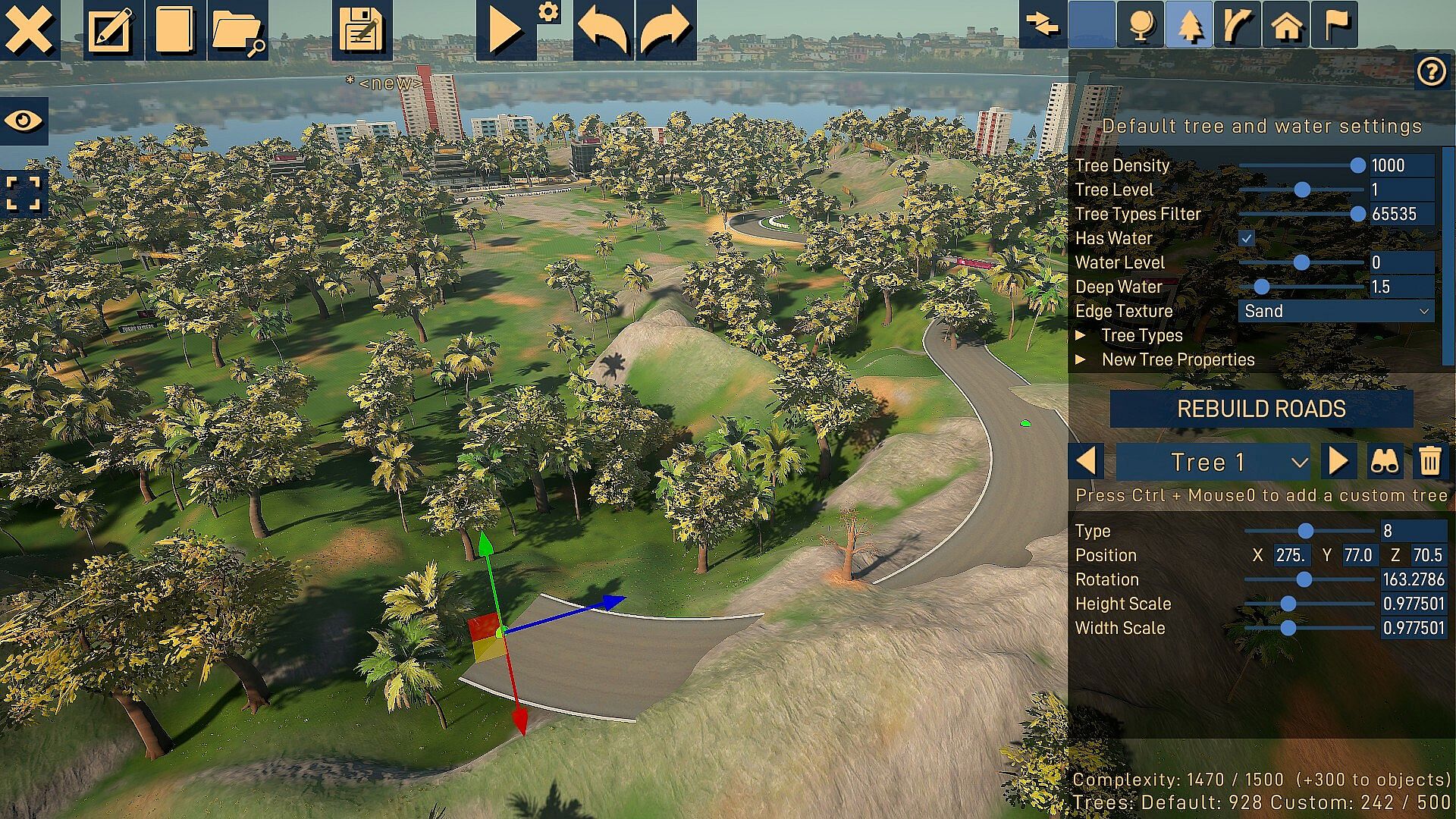The image size is (1456, 819).
Task: Switch to the road editing tab
Action: tap(1237, 25)
